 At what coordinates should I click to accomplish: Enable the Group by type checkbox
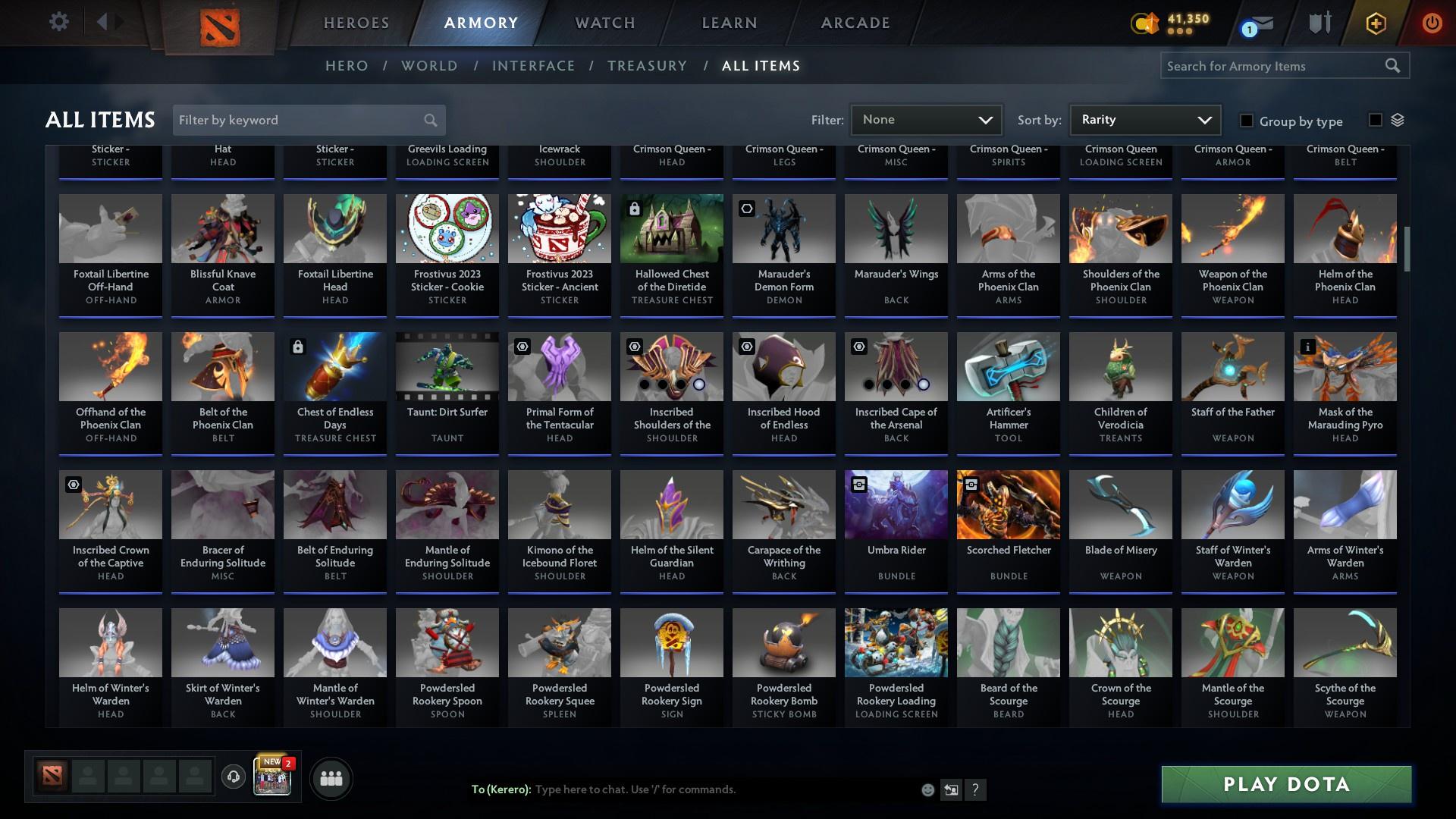(1246, 121)
